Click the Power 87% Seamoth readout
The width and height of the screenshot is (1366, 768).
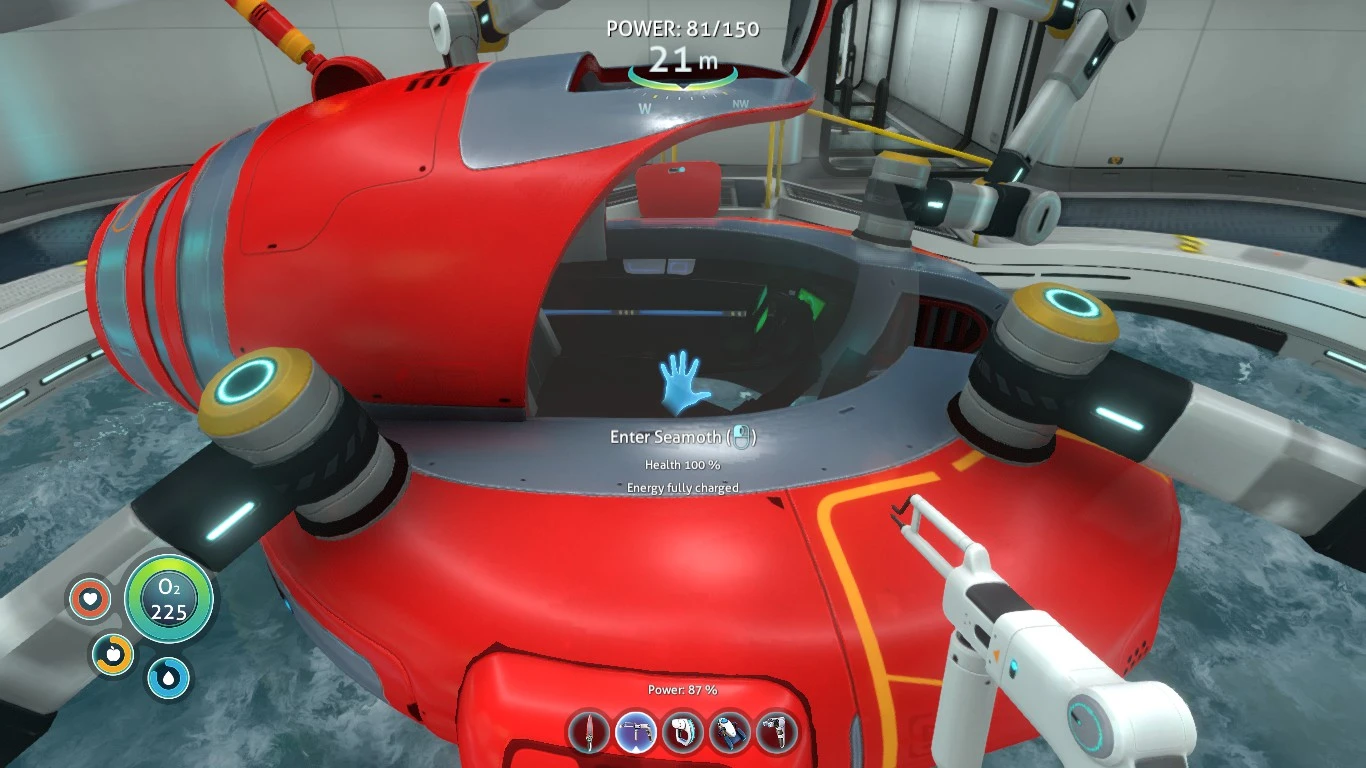(x=684, y=688)
